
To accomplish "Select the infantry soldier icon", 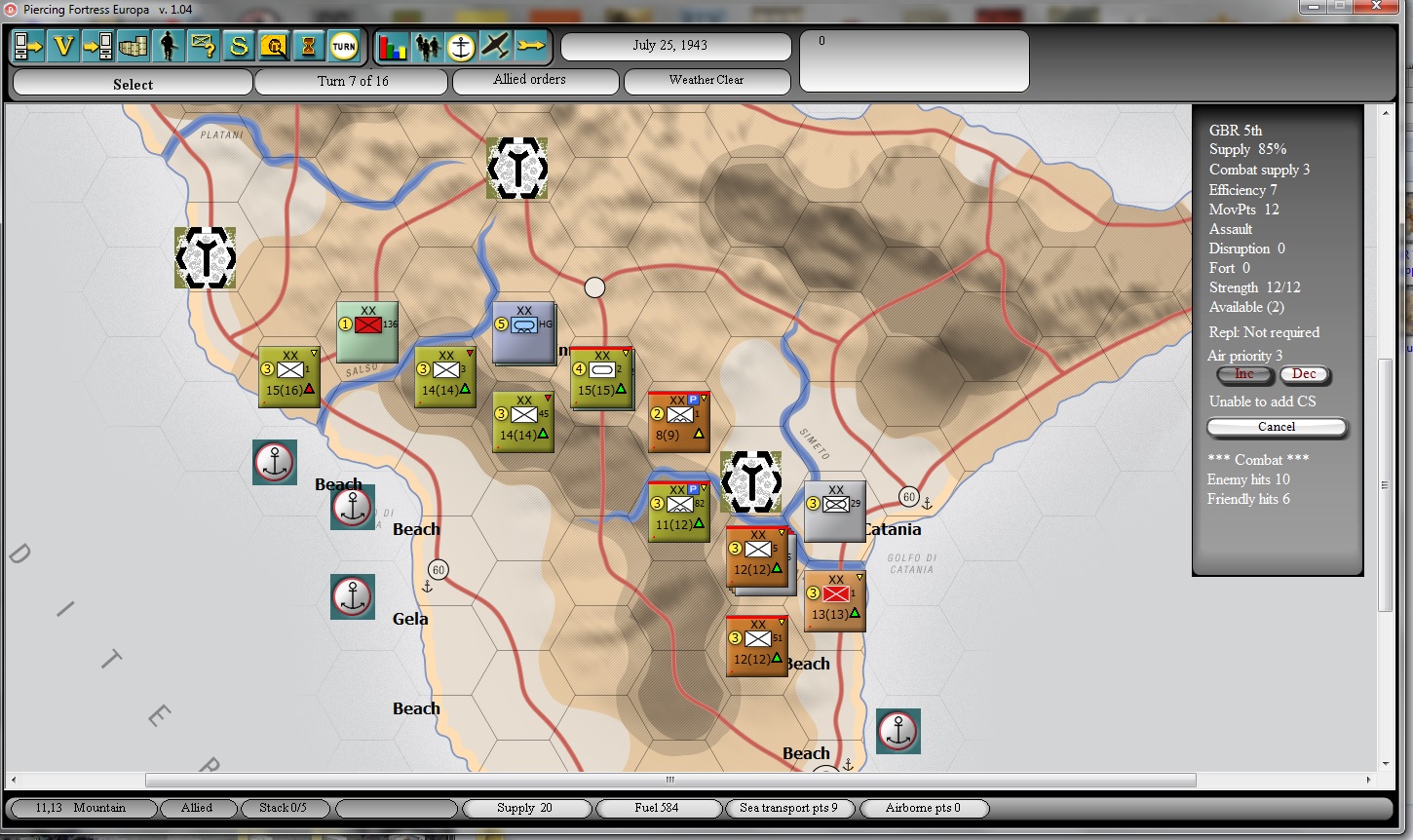I will 169,46.
